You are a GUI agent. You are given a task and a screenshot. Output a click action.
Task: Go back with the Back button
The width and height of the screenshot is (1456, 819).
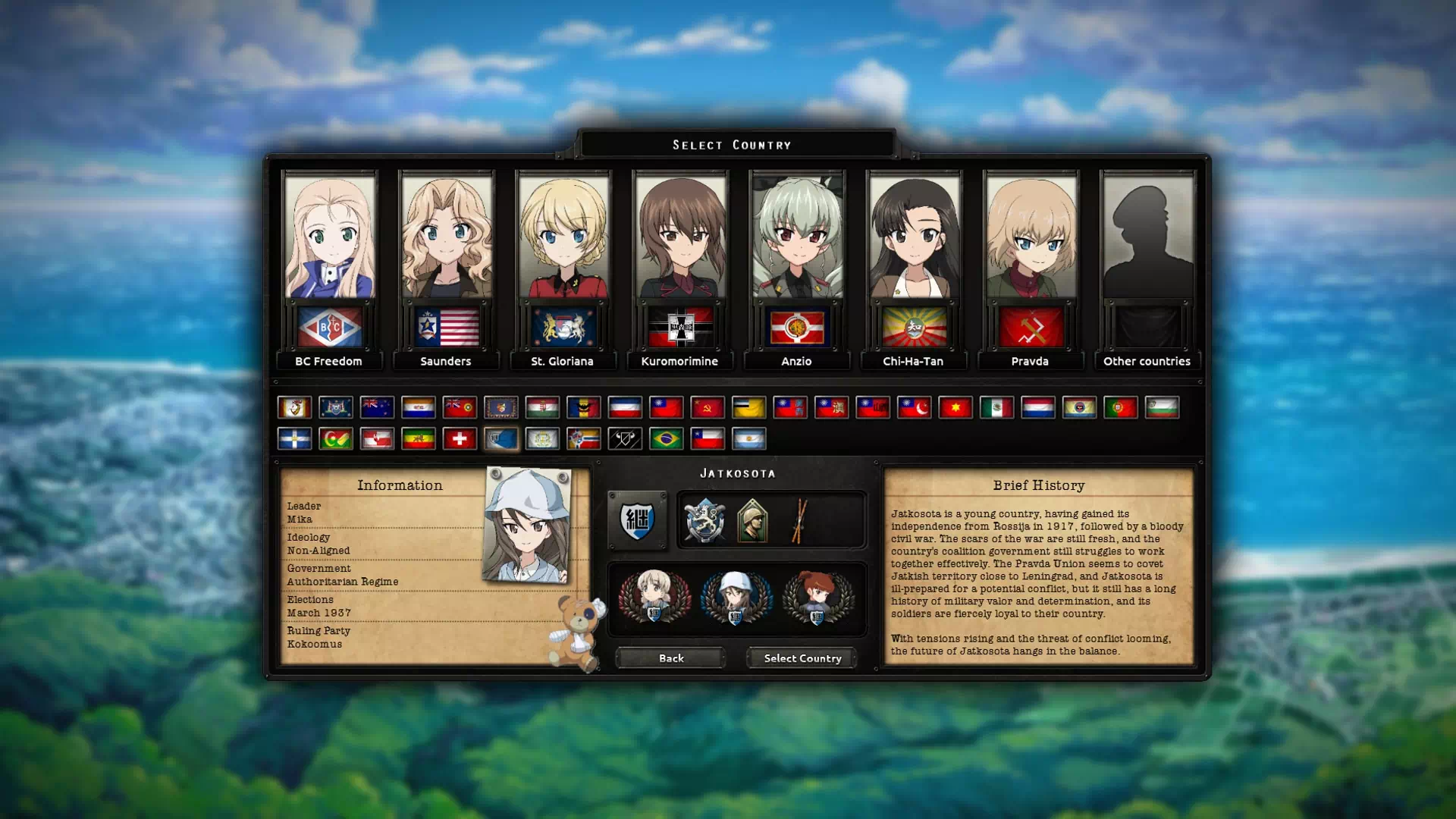pyautogui.click(x=671, y=658)
